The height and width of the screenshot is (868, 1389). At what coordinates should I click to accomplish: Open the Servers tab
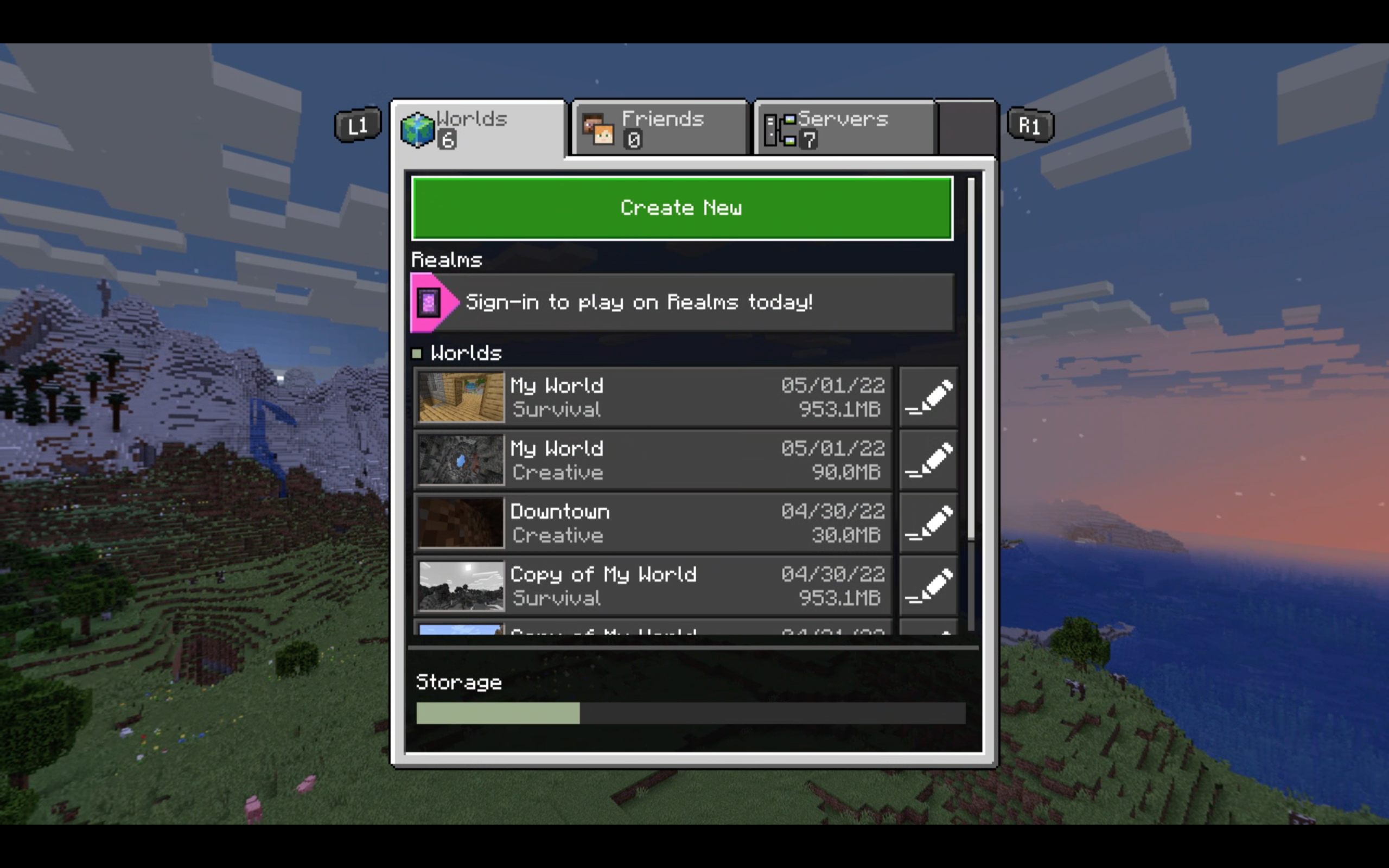844,128
